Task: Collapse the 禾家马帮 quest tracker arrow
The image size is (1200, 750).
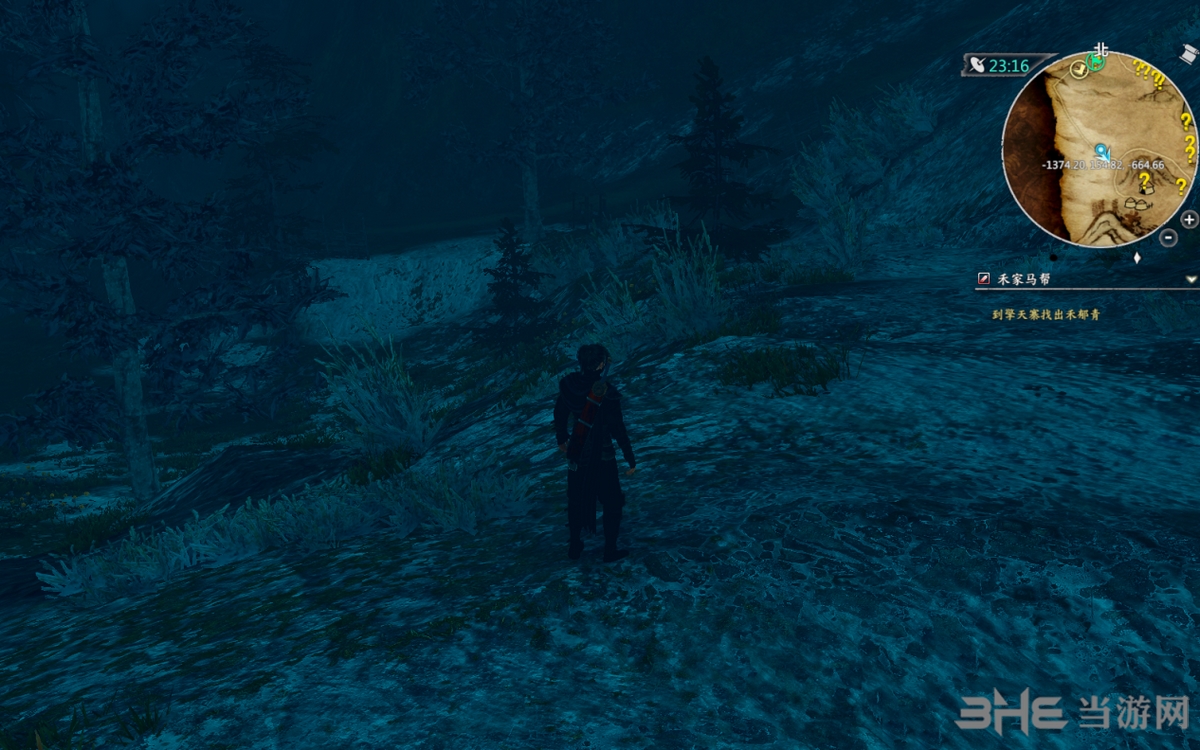Action: point(1190,279)
